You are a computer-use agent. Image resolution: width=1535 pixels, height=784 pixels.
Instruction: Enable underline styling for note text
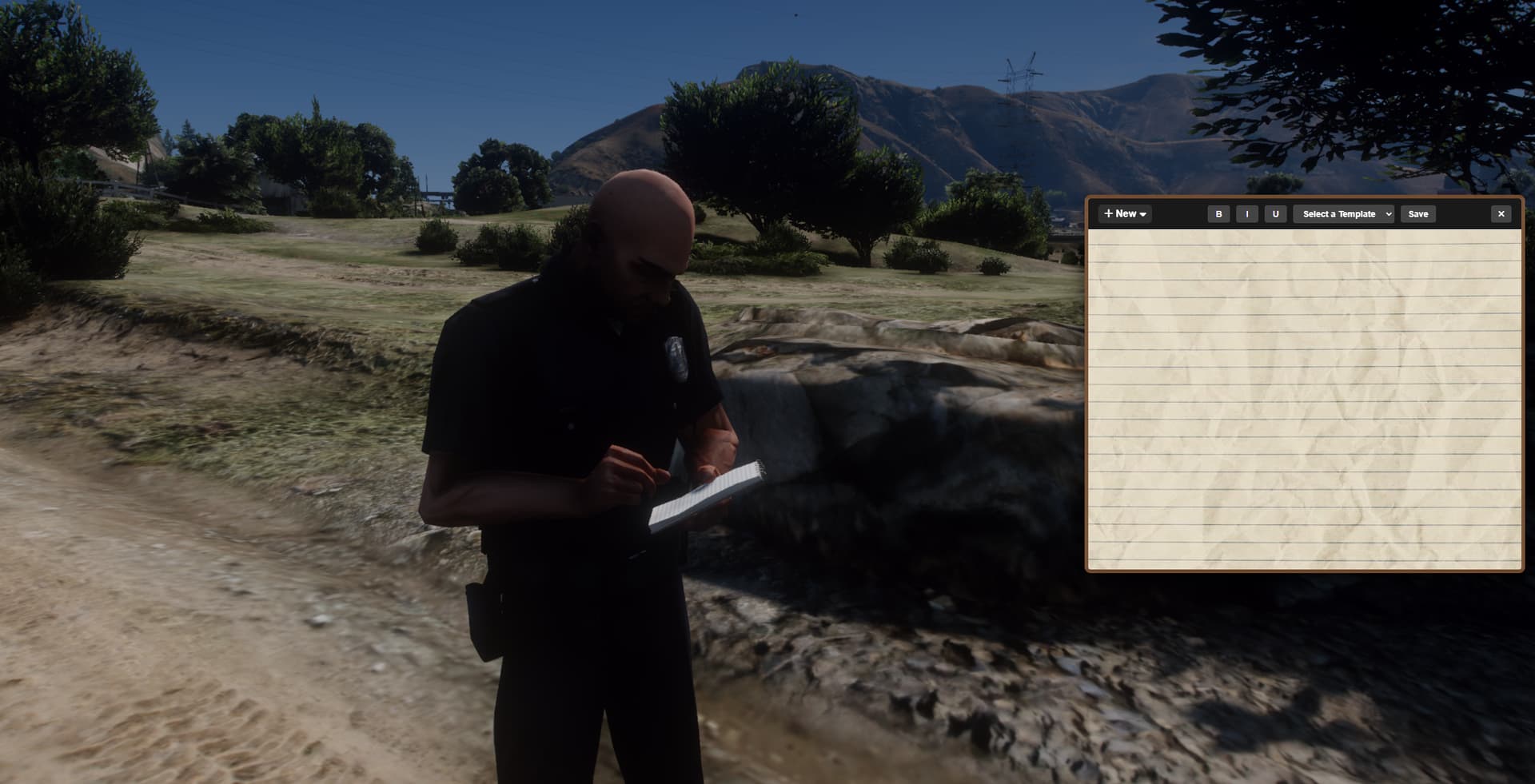pos(1275,213)
